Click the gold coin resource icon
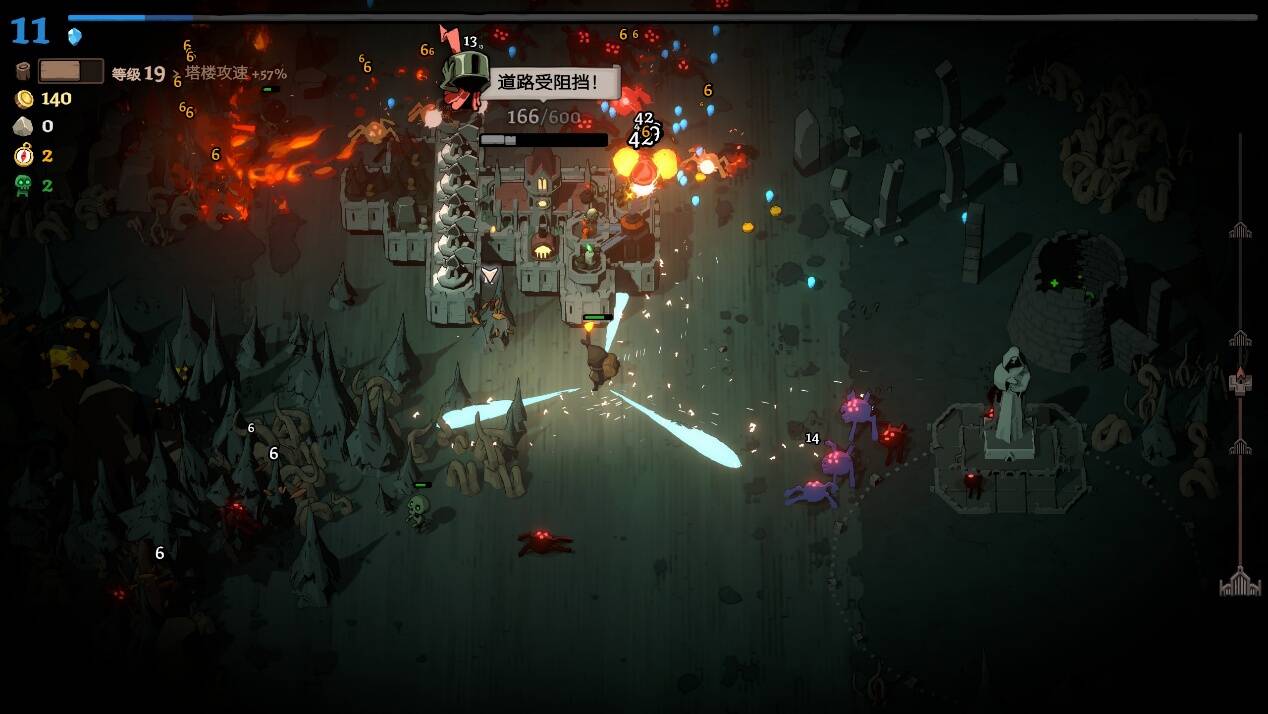1268x714 pixels. [23, 99]
